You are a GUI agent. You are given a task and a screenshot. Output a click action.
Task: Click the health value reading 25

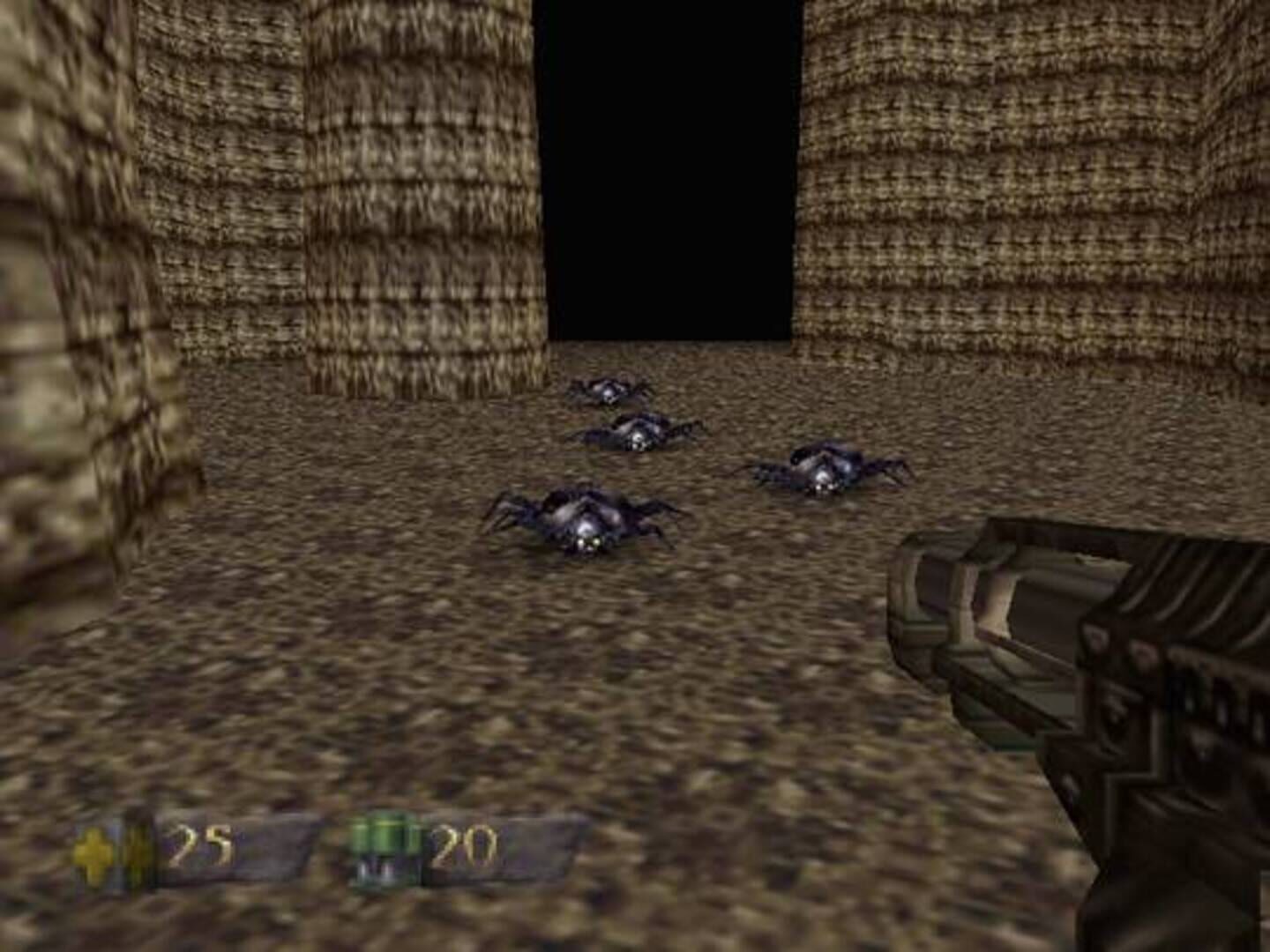point(204,846)
